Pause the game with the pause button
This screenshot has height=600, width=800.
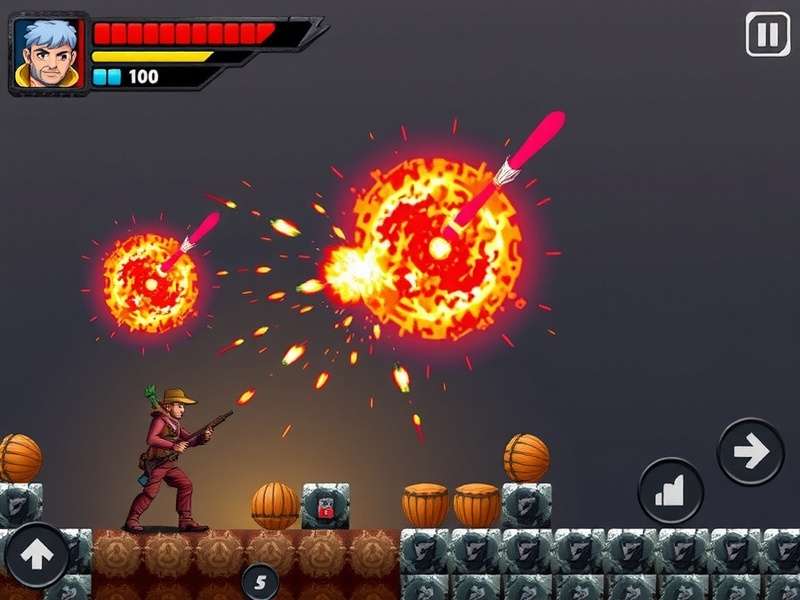coord(767,35)
